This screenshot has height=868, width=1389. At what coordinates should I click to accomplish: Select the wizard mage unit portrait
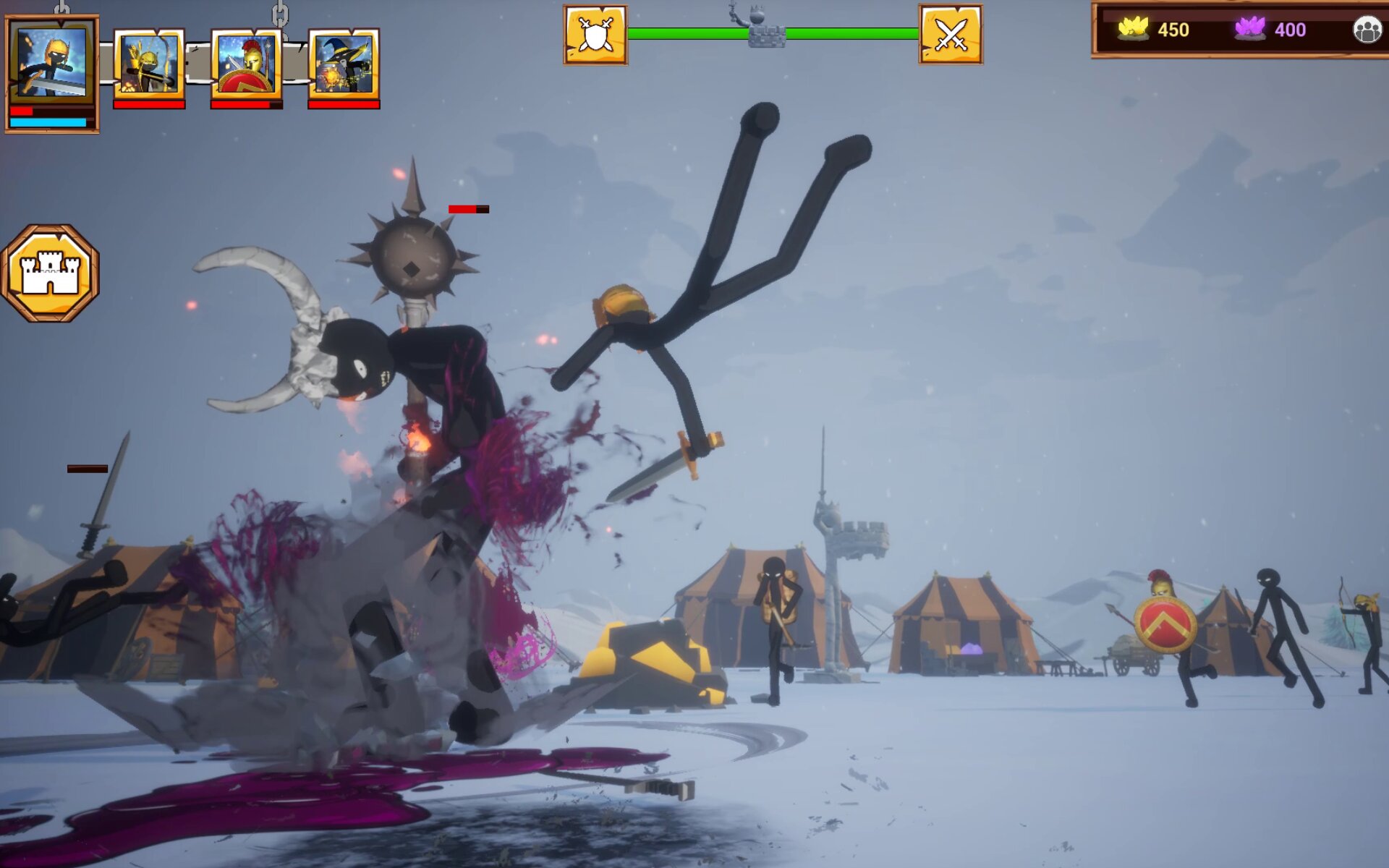[x=344, y=64]
